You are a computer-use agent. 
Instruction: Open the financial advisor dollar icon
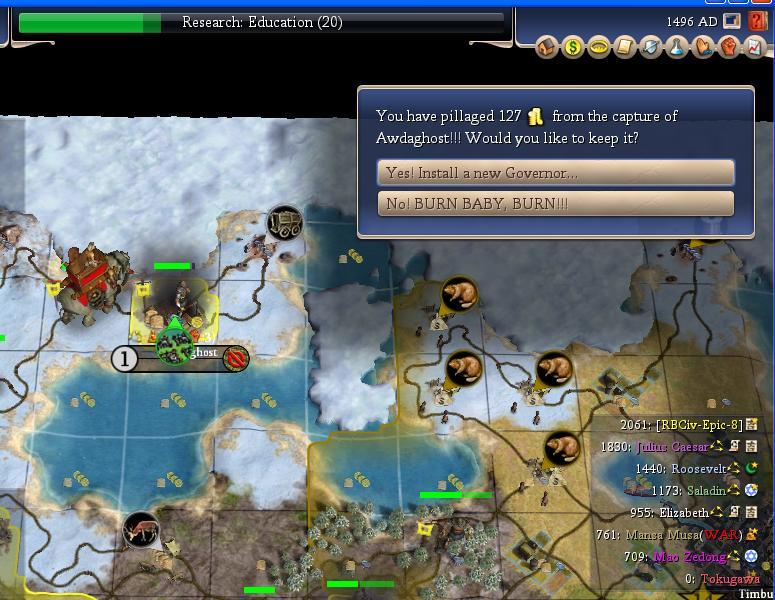pyautogui.click(x=572, y=47)
